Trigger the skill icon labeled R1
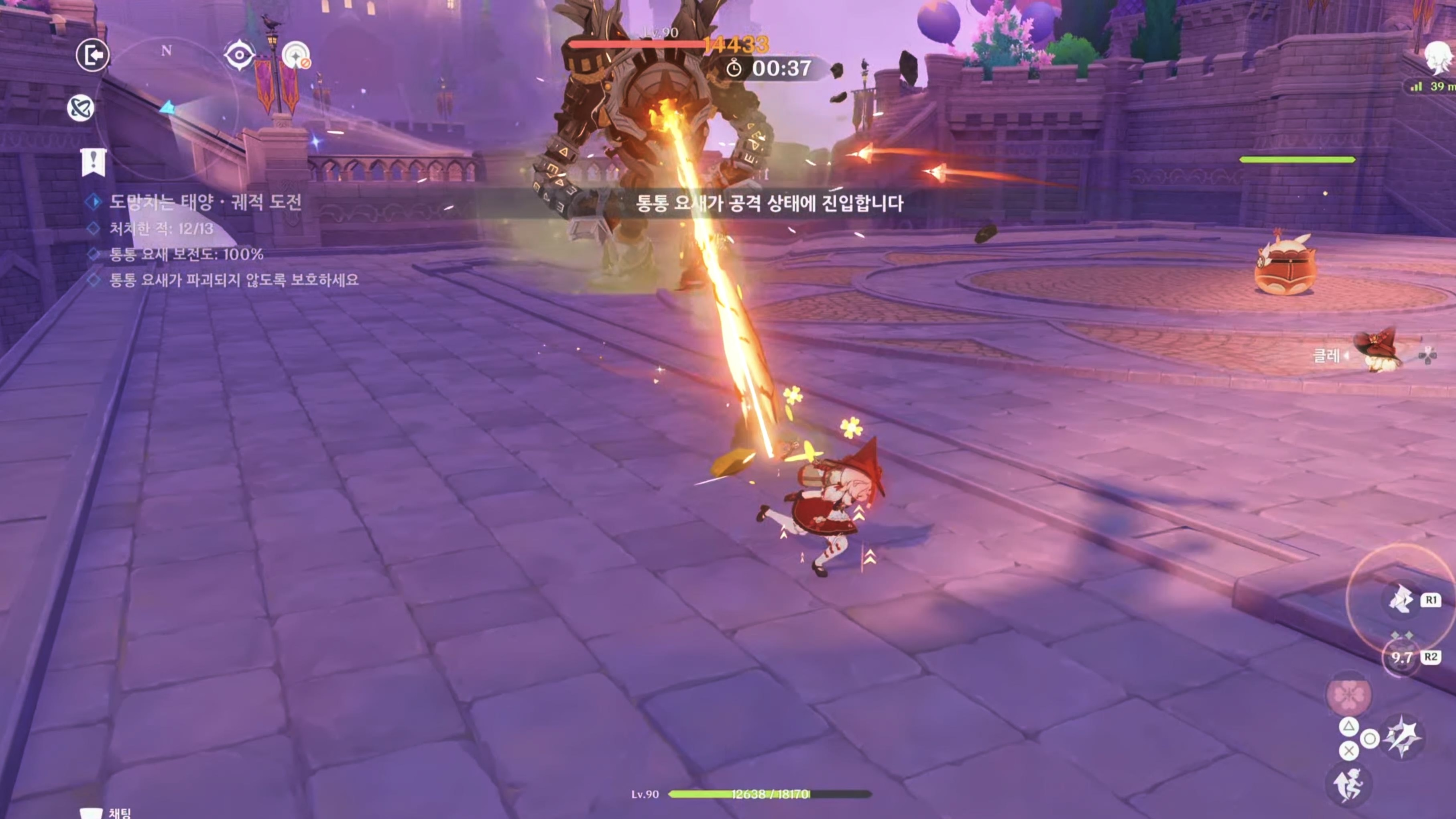1456x819 pixels. pyautogui.click(x=1402, y=599)
